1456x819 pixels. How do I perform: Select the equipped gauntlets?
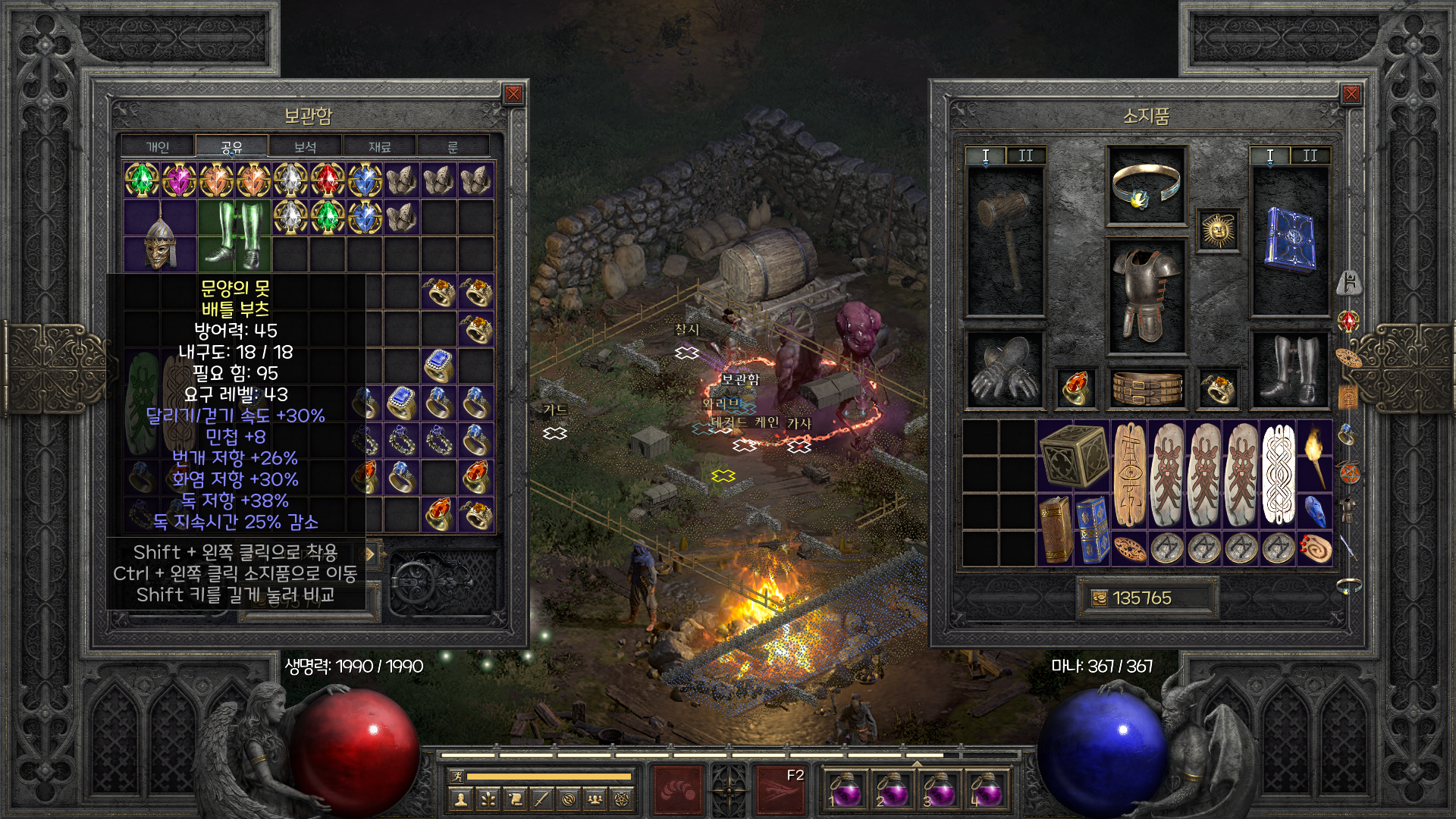coord(1005,370)
